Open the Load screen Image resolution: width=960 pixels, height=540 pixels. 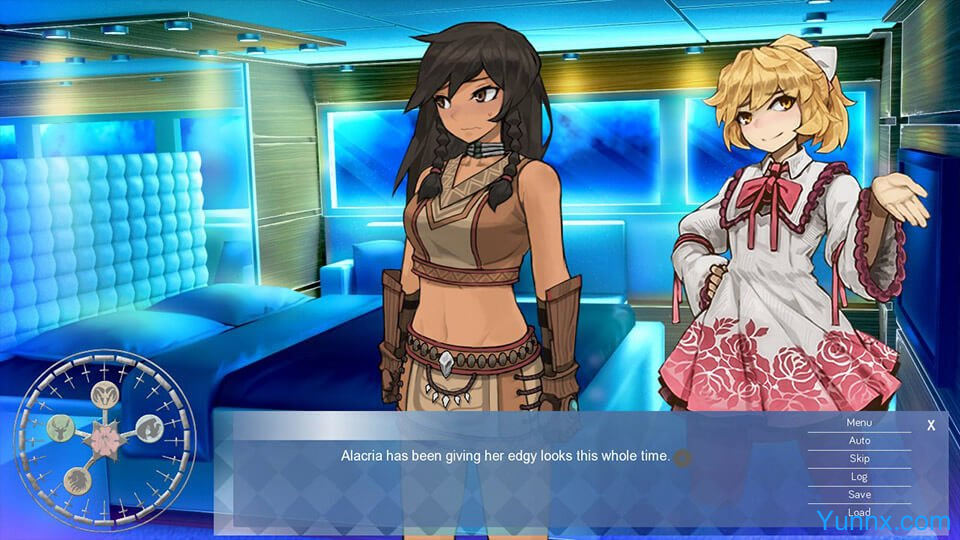(x=859, y=512)
